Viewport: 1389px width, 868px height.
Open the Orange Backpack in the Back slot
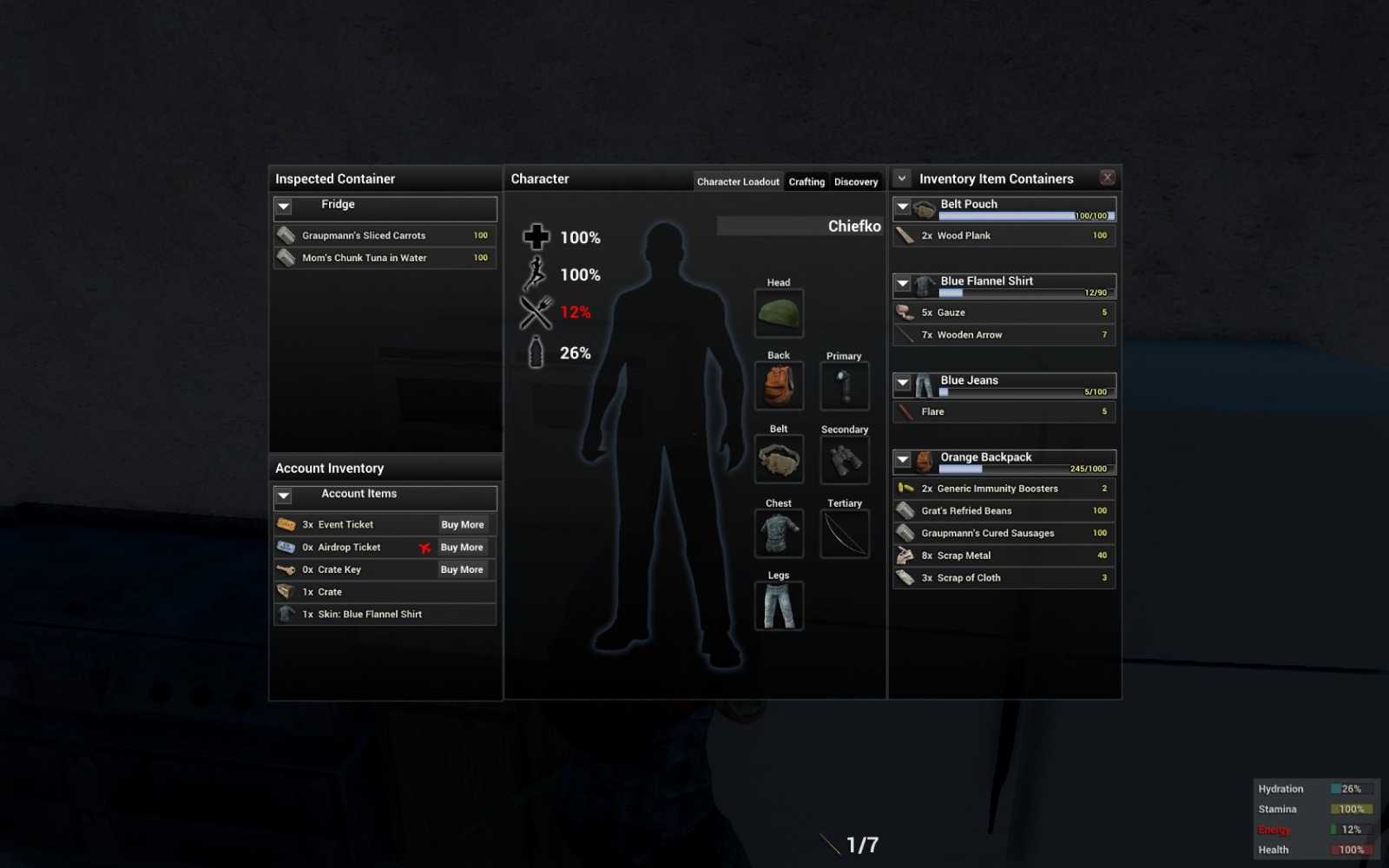pos(778,386)
